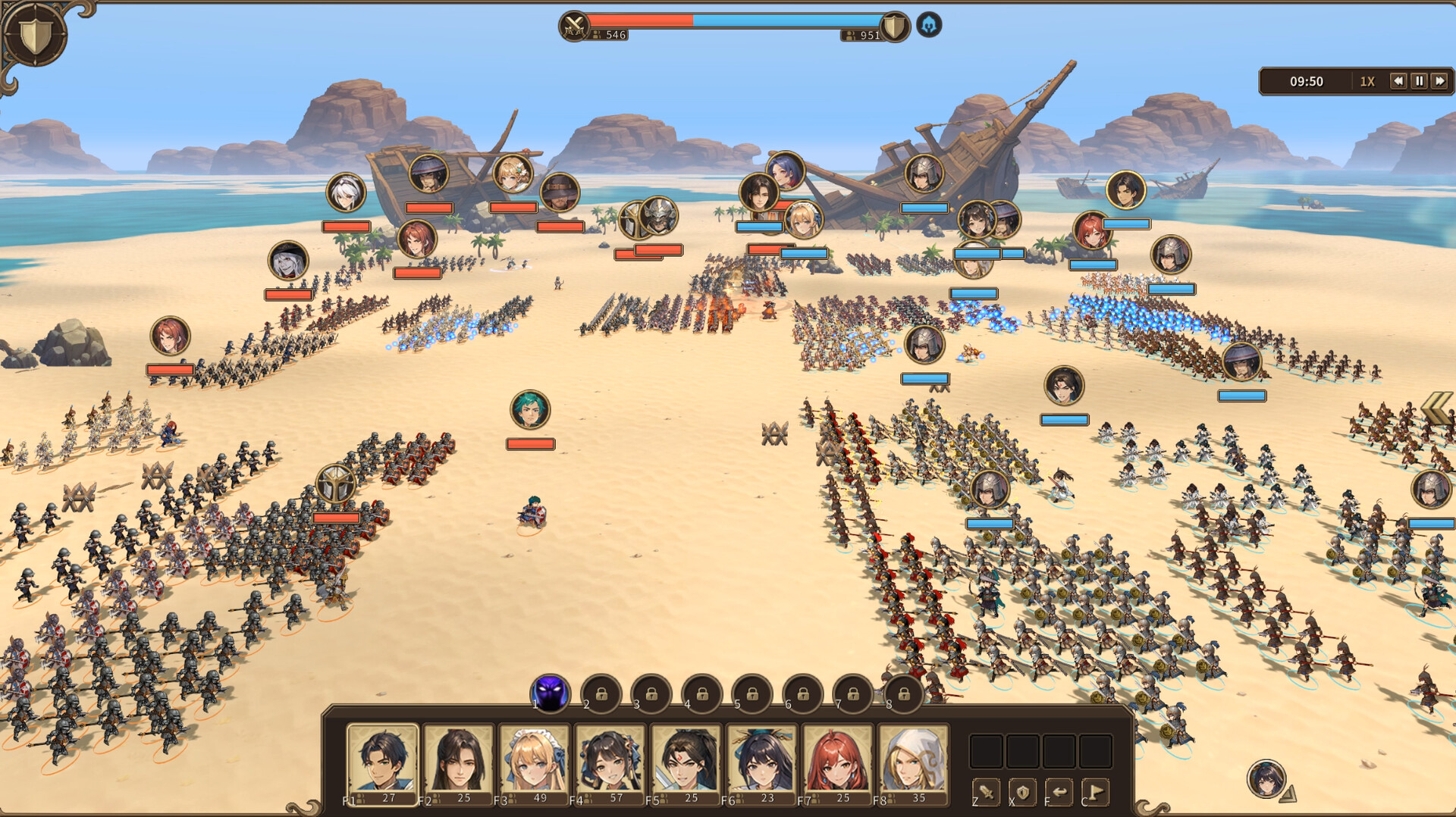Click the flag rally command button
Screen dimensions: 1456x817
click(1095, 793)
